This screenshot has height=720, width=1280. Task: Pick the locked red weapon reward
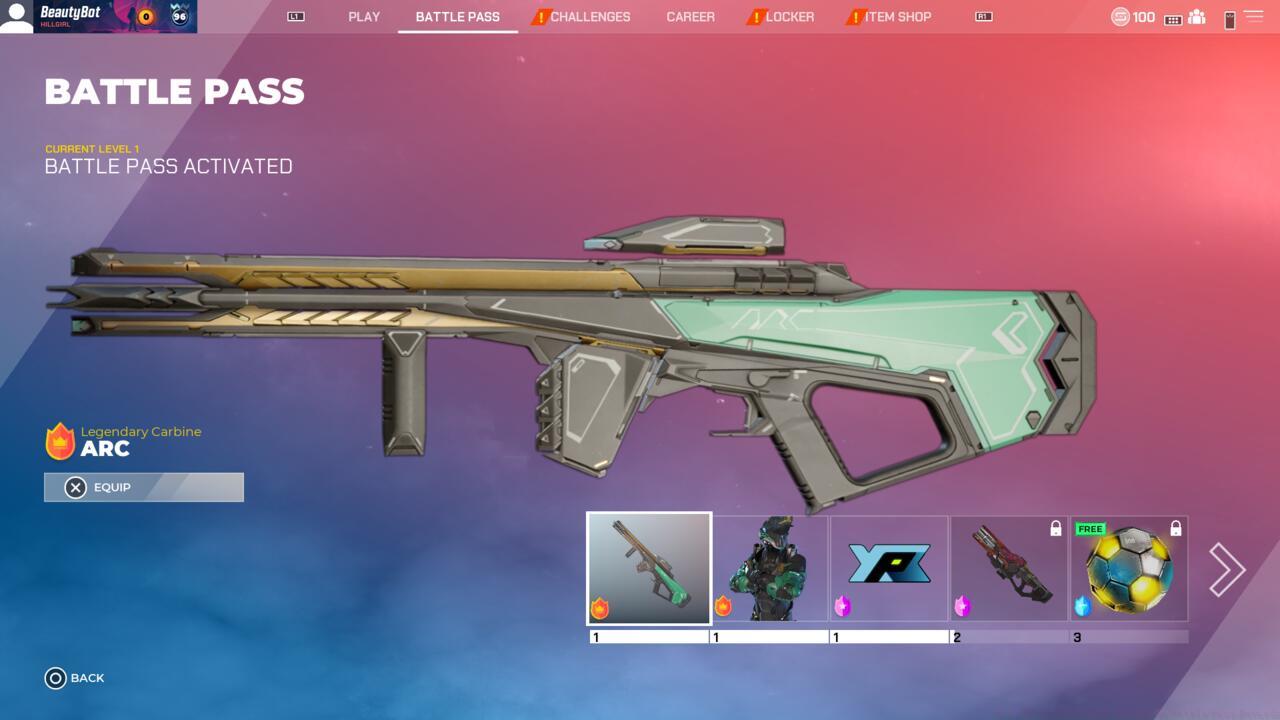tap(1009, 568)
